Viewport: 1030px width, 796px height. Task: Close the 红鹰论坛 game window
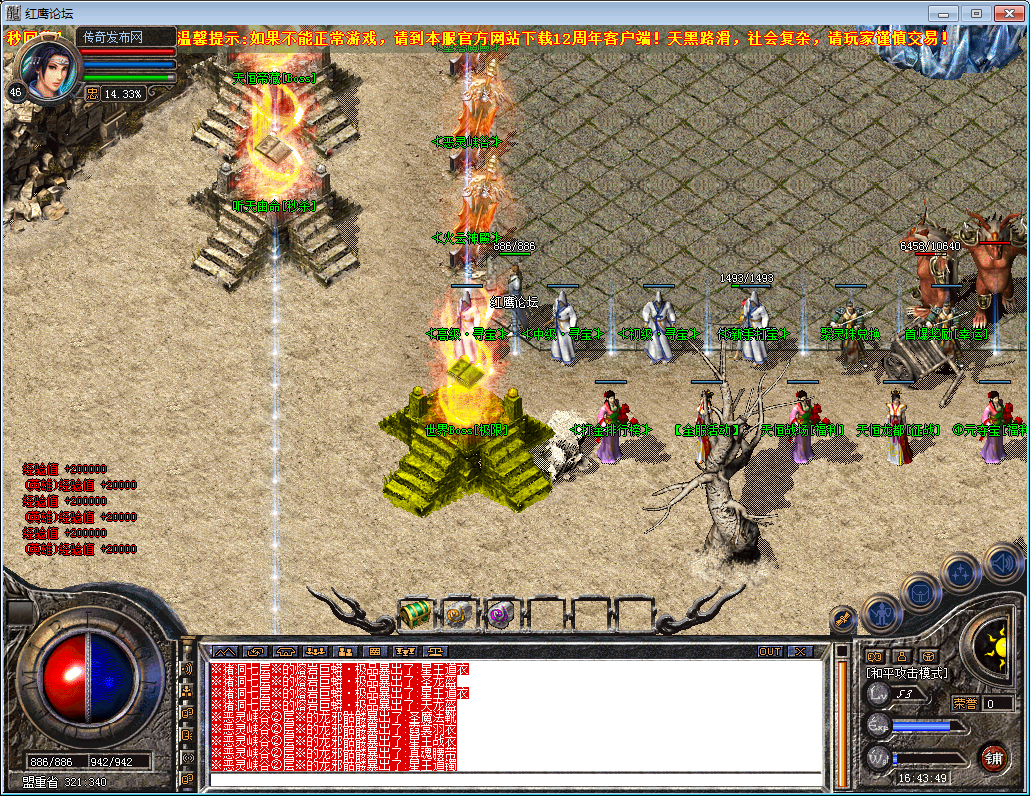coord(1008,13)
